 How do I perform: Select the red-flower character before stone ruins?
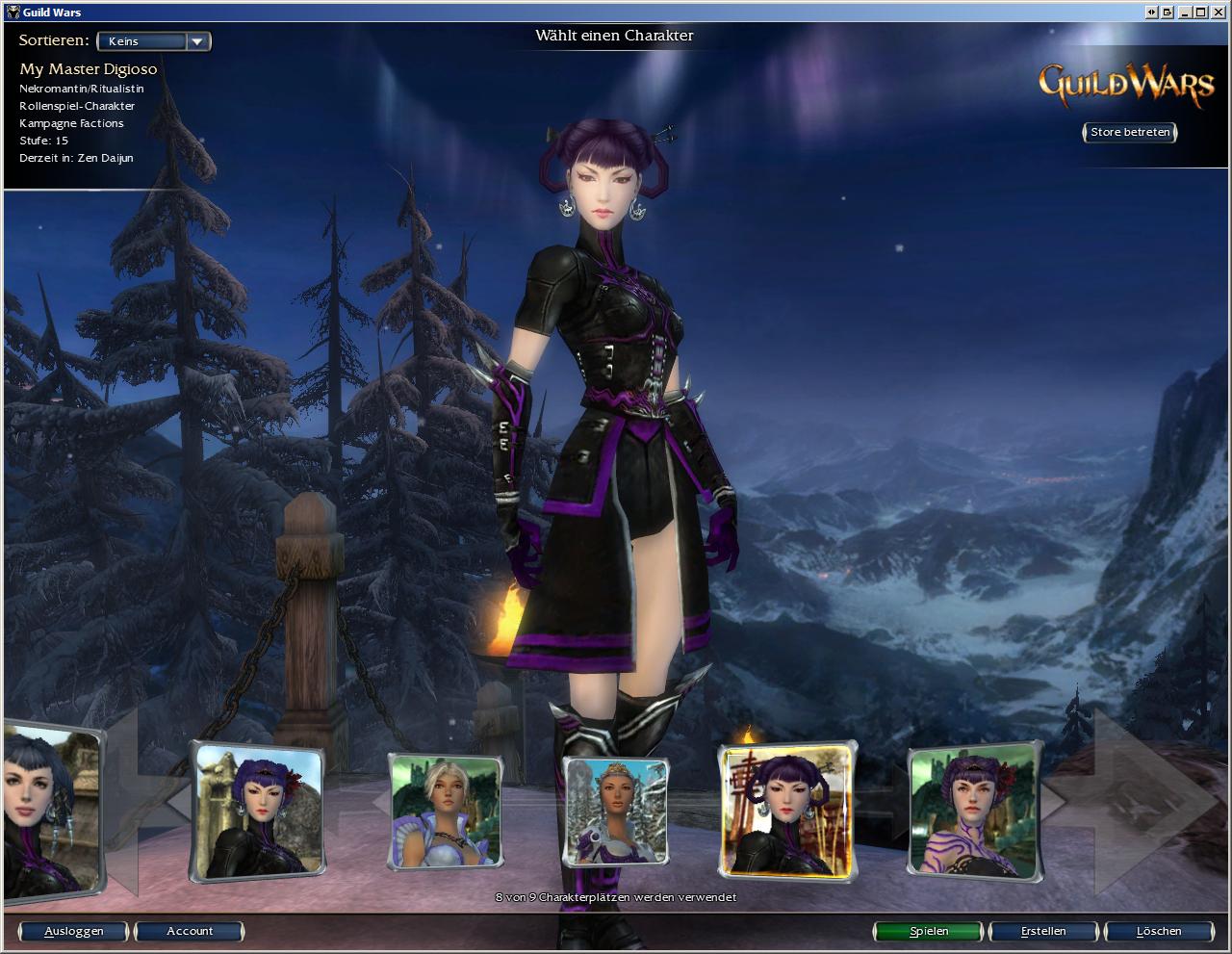[257, 811]
